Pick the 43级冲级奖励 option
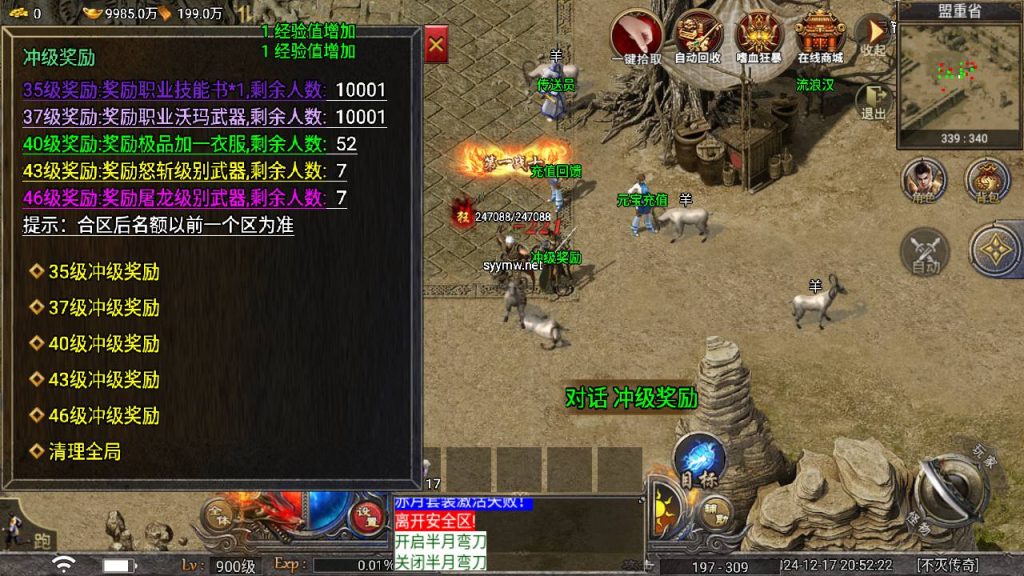This screenshot has height=576, width=1024. point(103,380)
